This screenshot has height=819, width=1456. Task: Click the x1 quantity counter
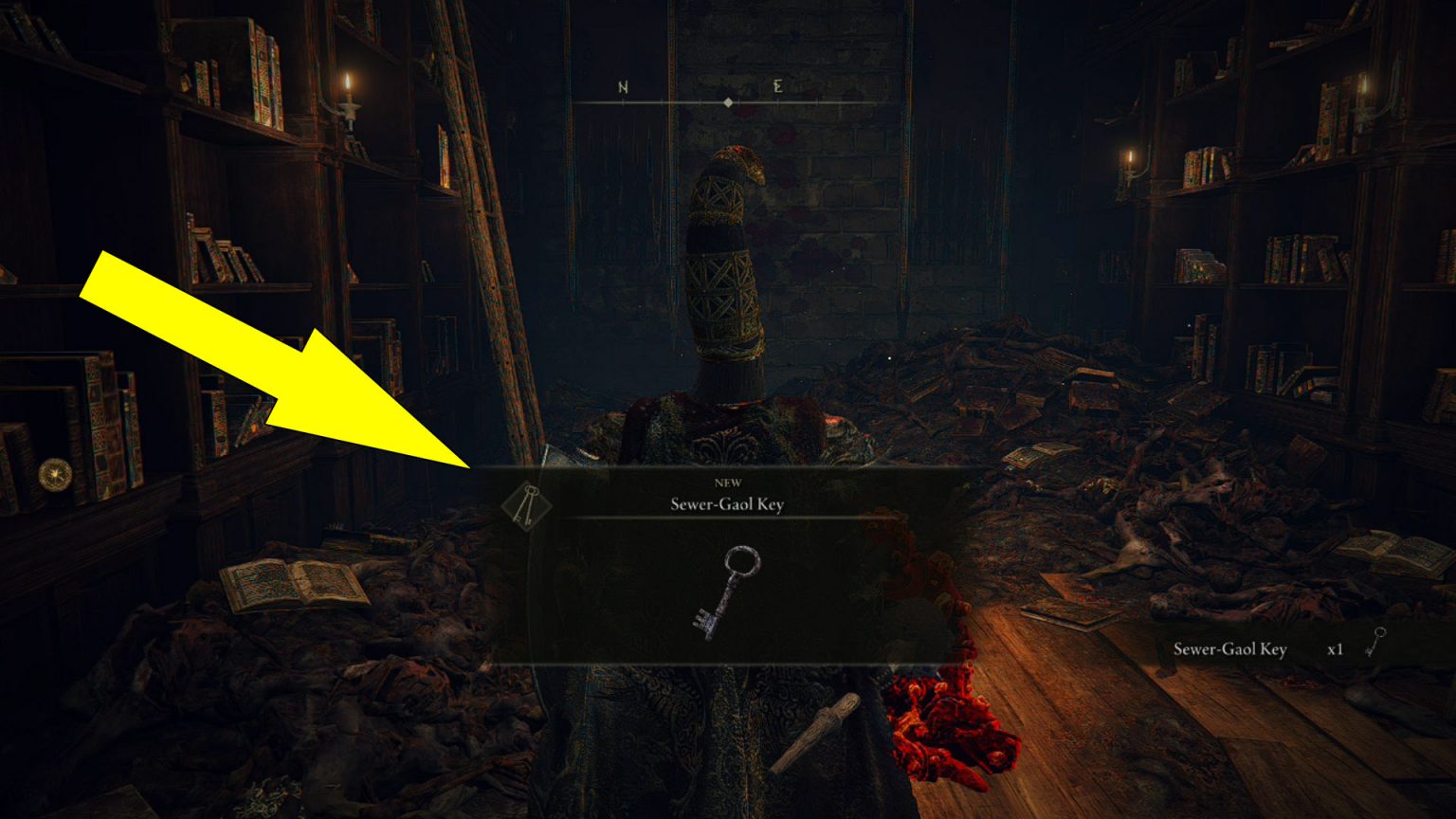(1337, 650)
